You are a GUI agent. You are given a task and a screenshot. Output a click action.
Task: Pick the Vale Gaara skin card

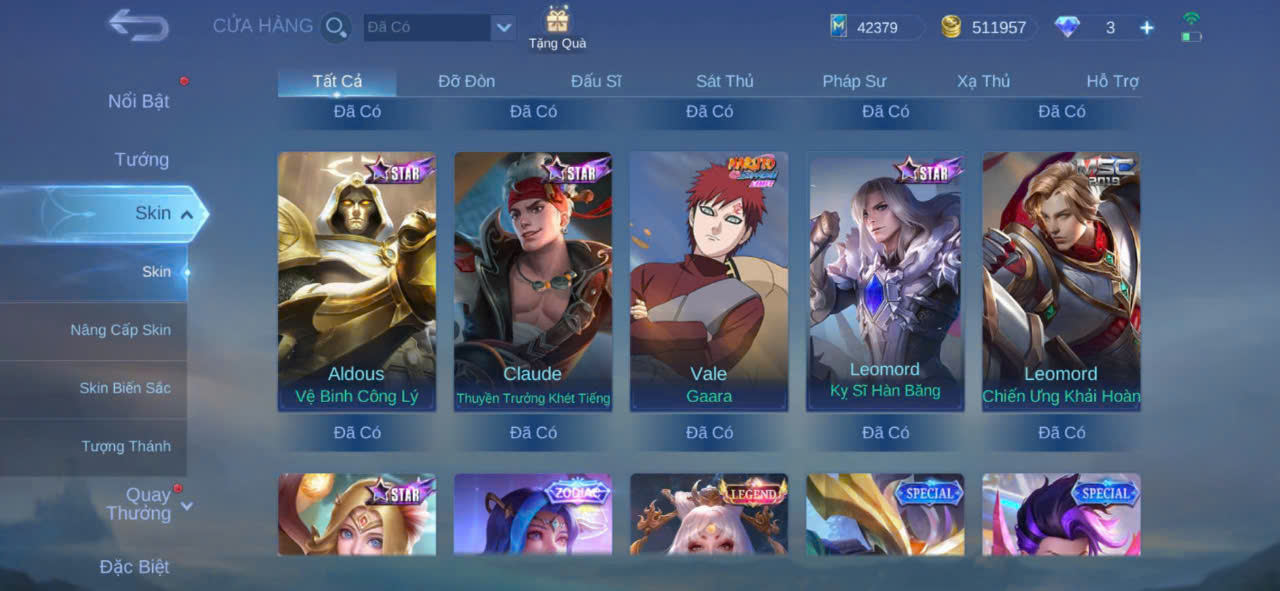(709, 281)
